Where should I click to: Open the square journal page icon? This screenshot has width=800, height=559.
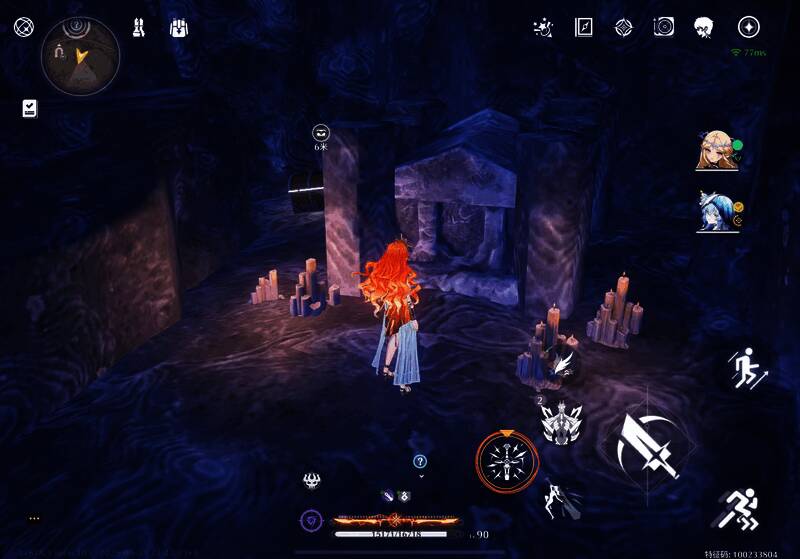(x=583, y=27)
